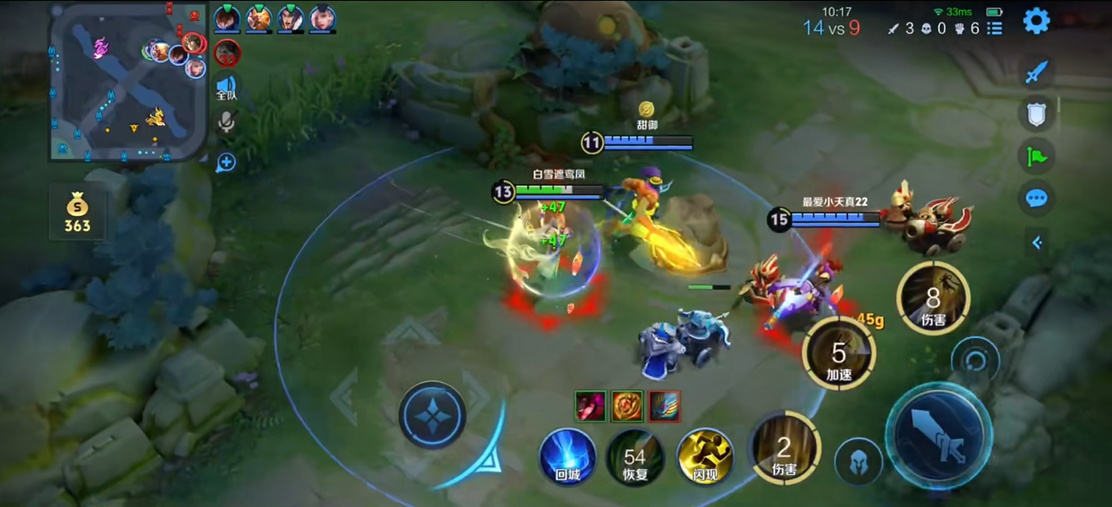
Task: Open the scoreboard list icon
Action: coord(994,29)
